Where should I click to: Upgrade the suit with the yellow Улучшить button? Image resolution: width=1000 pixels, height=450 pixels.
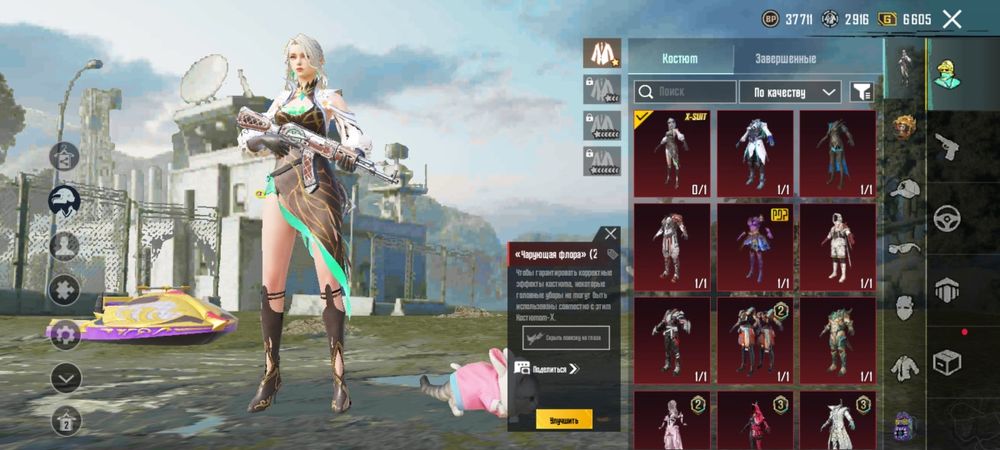pos(564,419)
